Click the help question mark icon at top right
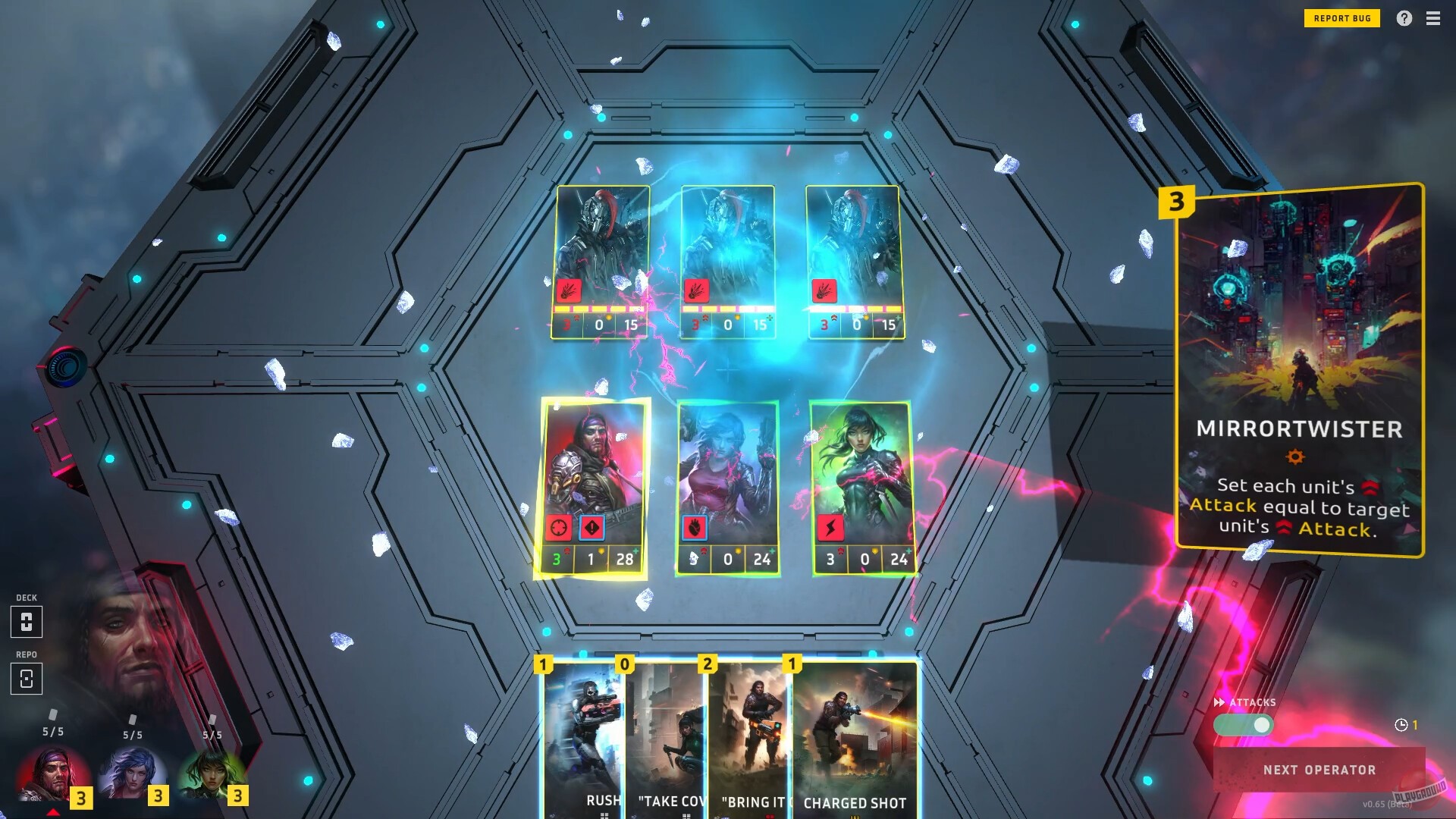 1404,18
